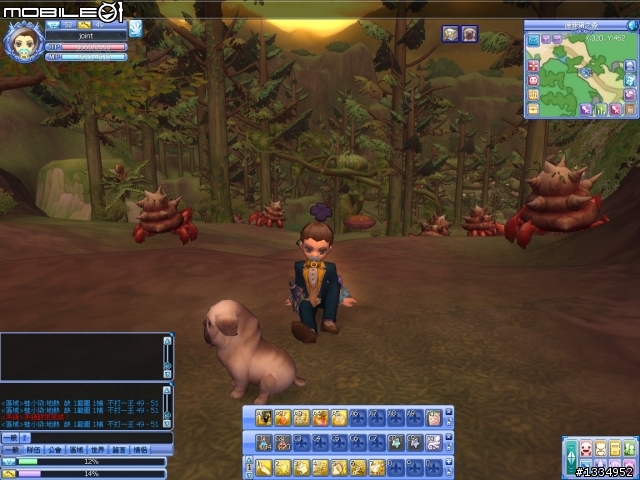Switch to the 公會 chat tab
The image size is (640, 480).
point(56,450)
